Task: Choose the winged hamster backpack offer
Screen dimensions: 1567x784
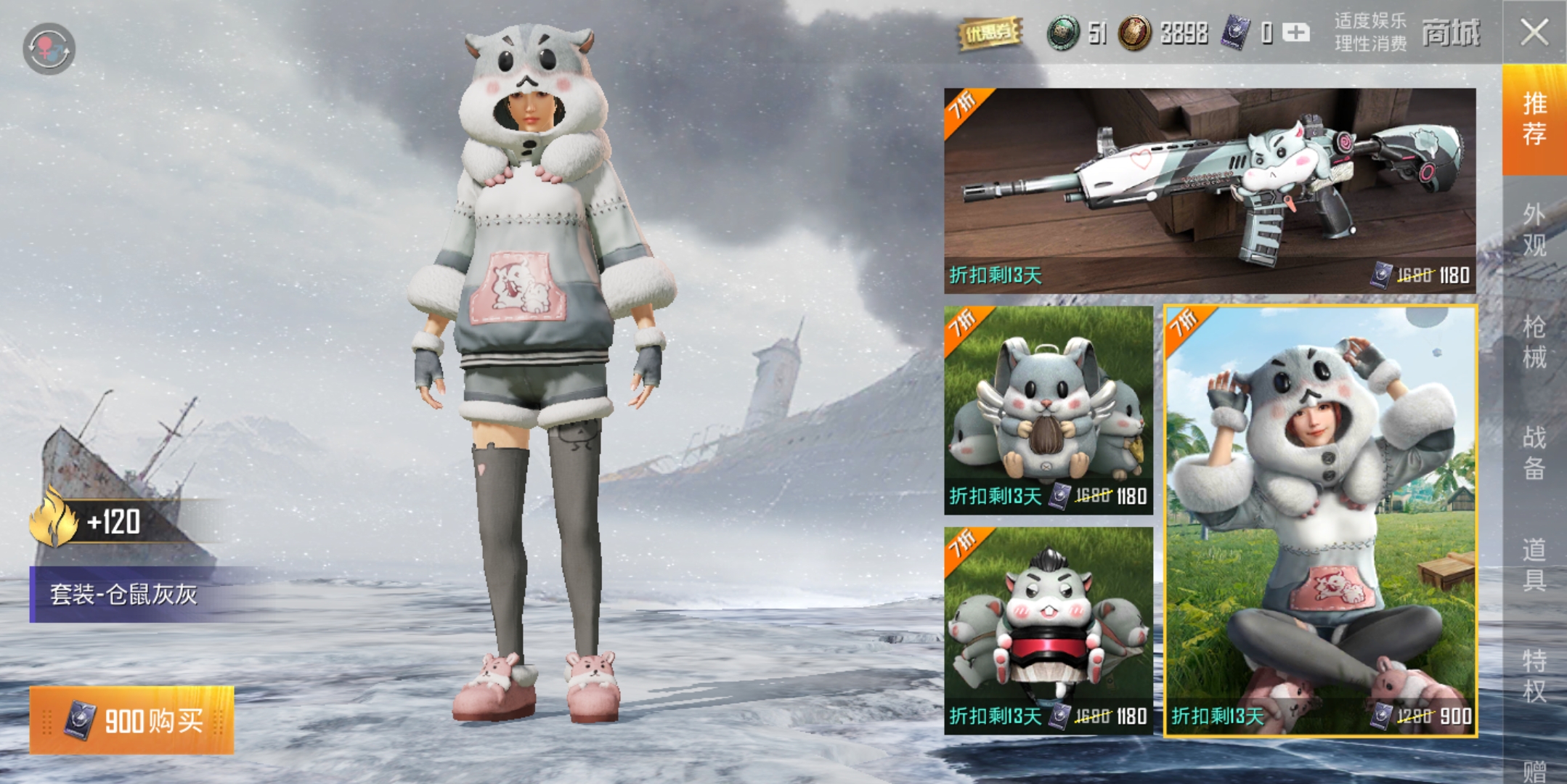Action: pyautogui.click(x=1049, y=409)
